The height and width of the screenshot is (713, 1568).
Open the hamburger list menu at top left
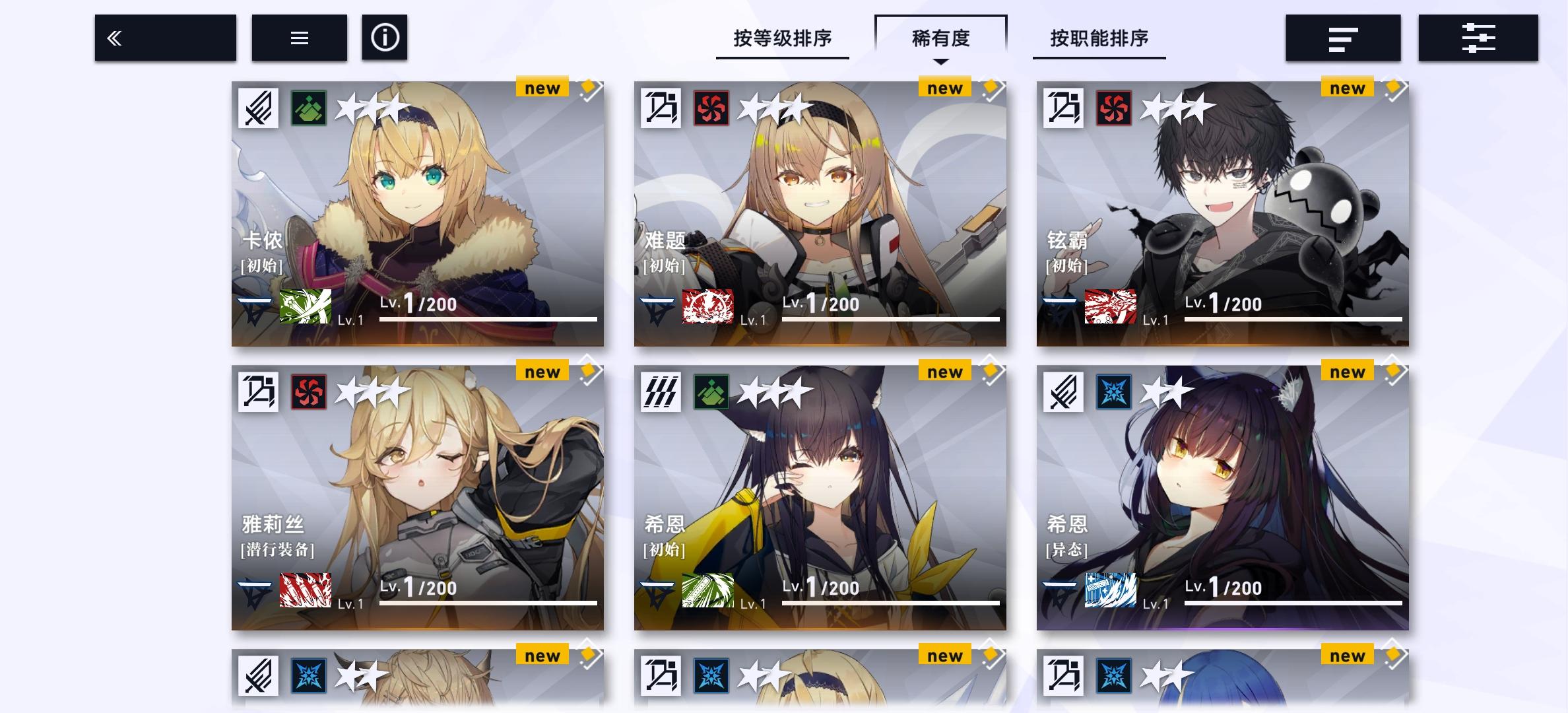click(299, 38)
